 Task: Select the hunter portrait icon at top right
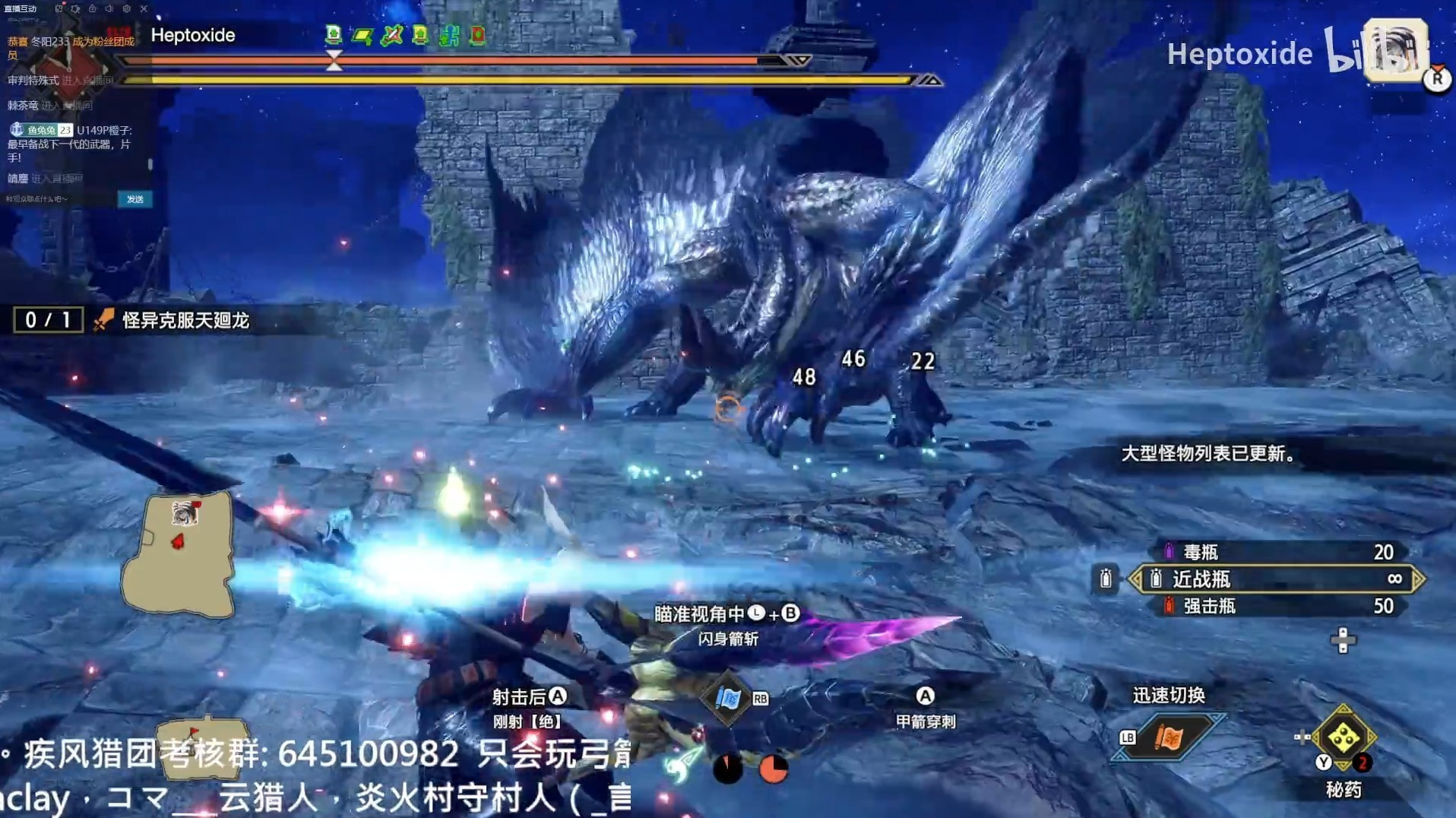tap(1395, 50)
